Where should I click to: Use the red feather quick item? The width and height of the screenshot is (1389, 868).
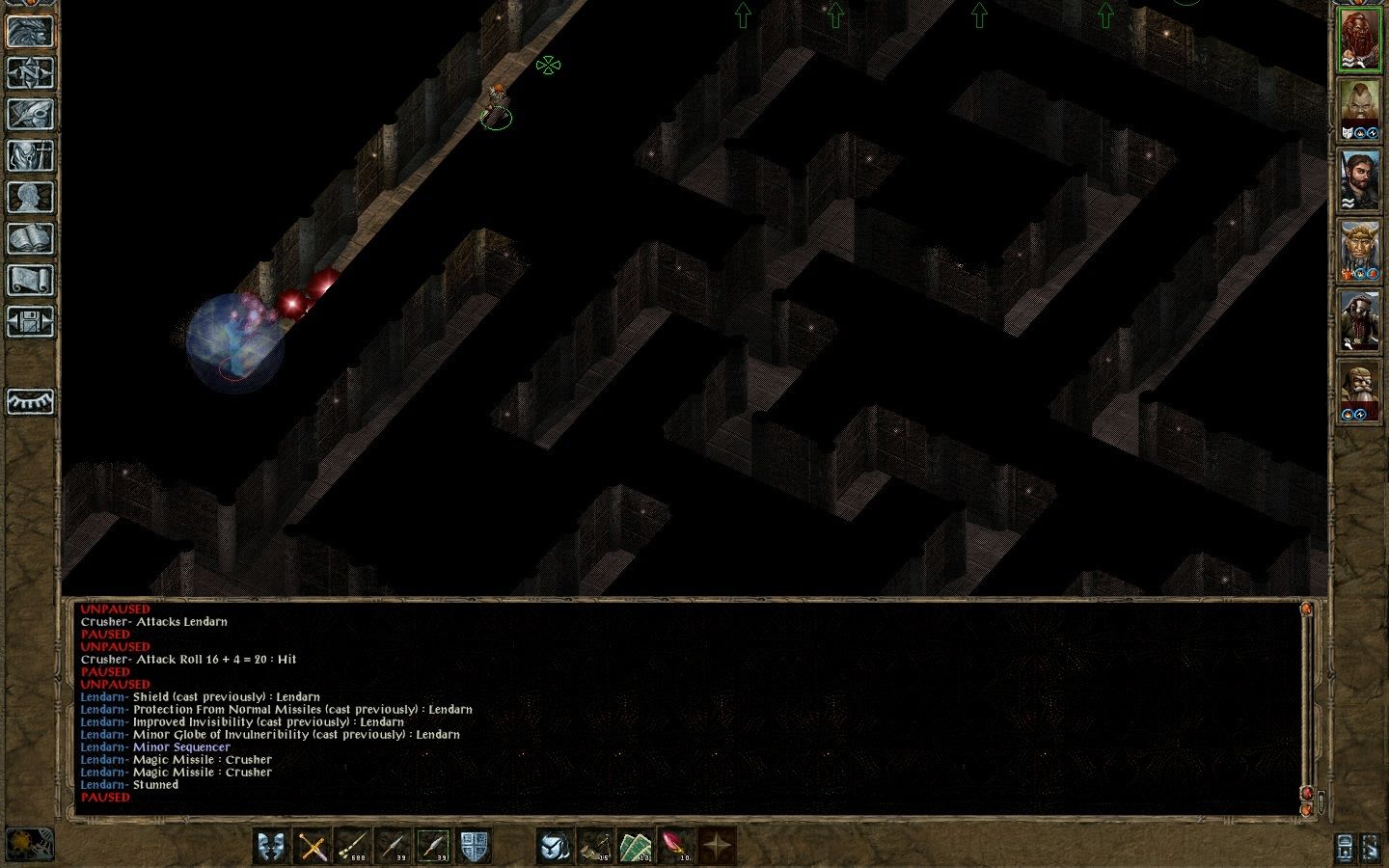click(x=676, y=846)
